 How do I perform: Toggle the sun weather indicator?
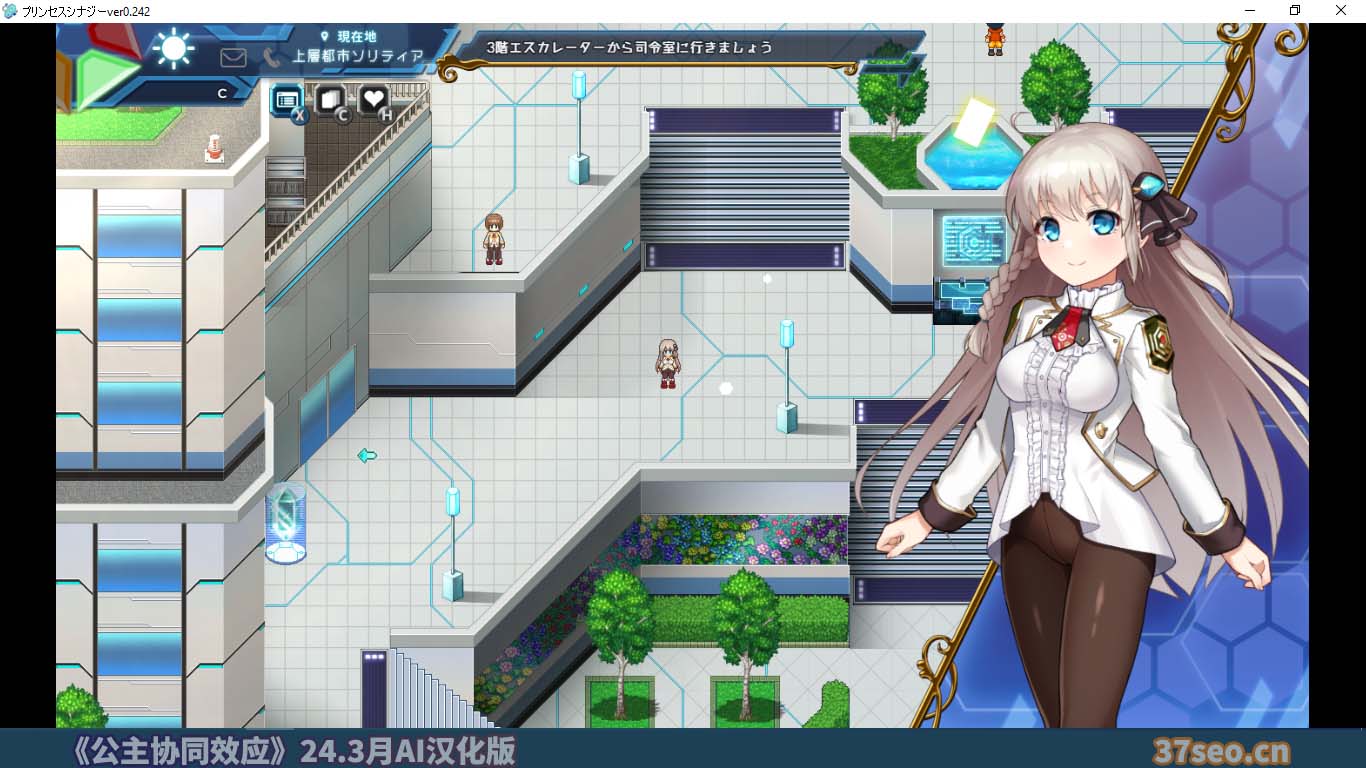[173, 48]
